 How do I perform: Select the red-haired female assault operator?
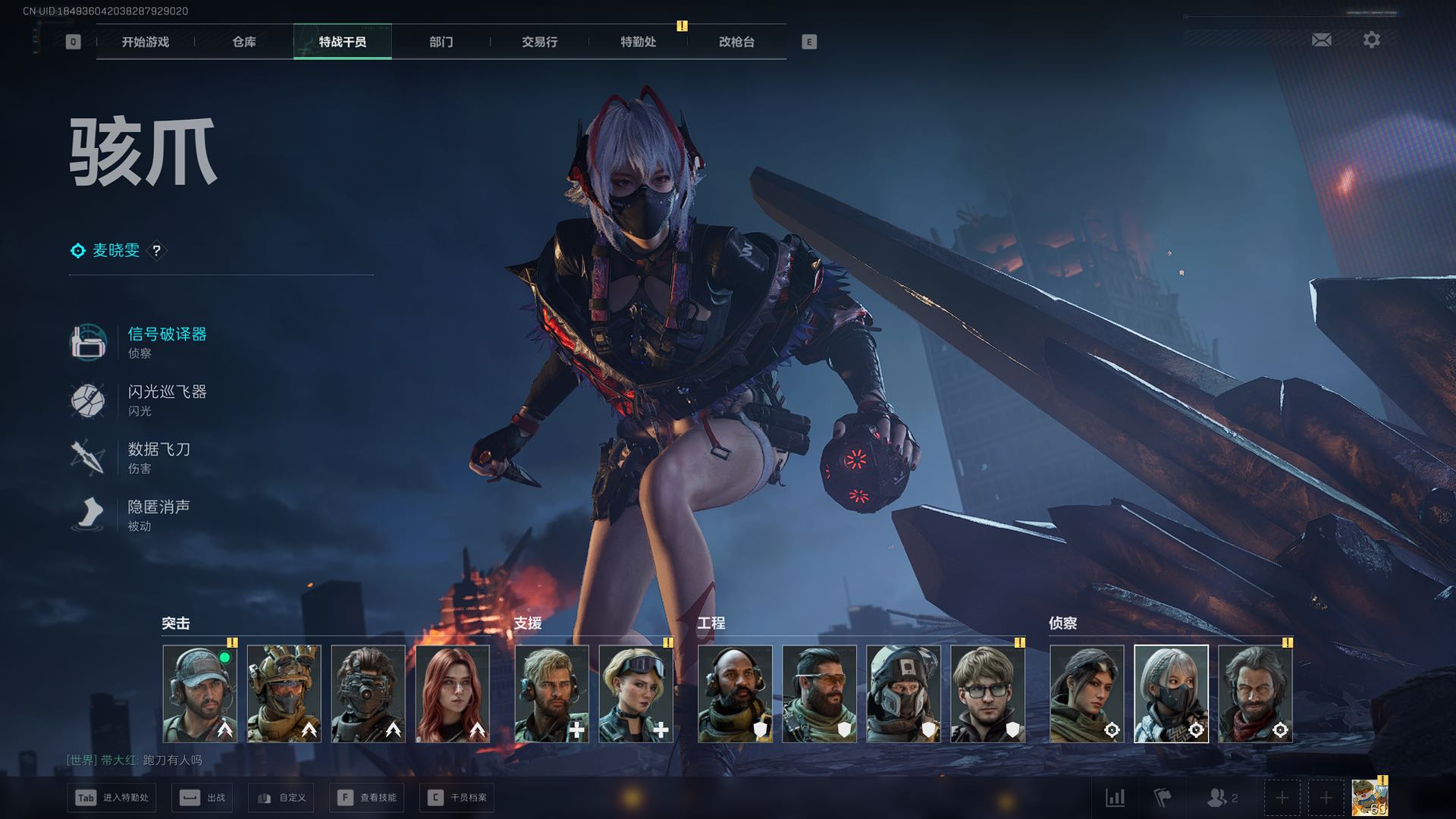coord(453,693)
